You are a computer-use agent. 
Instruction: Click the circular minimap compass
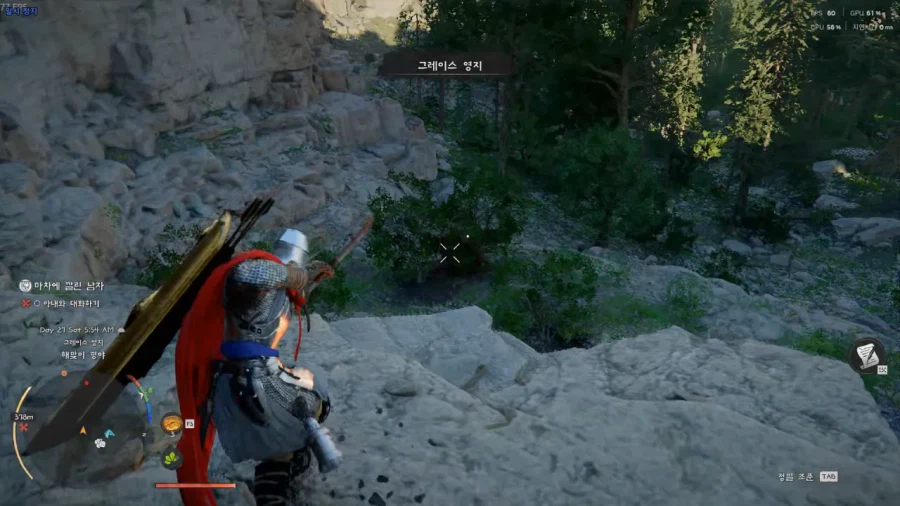80,423
